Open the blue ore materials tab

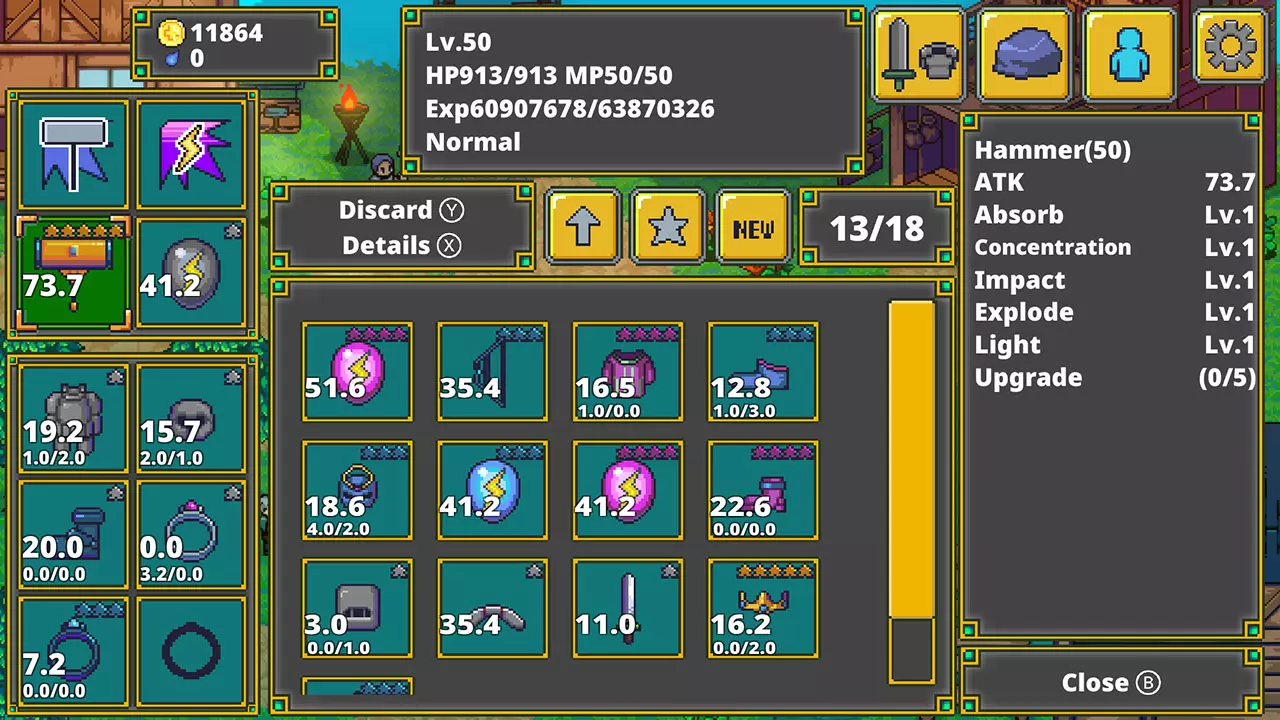[x=1022, y=50]
